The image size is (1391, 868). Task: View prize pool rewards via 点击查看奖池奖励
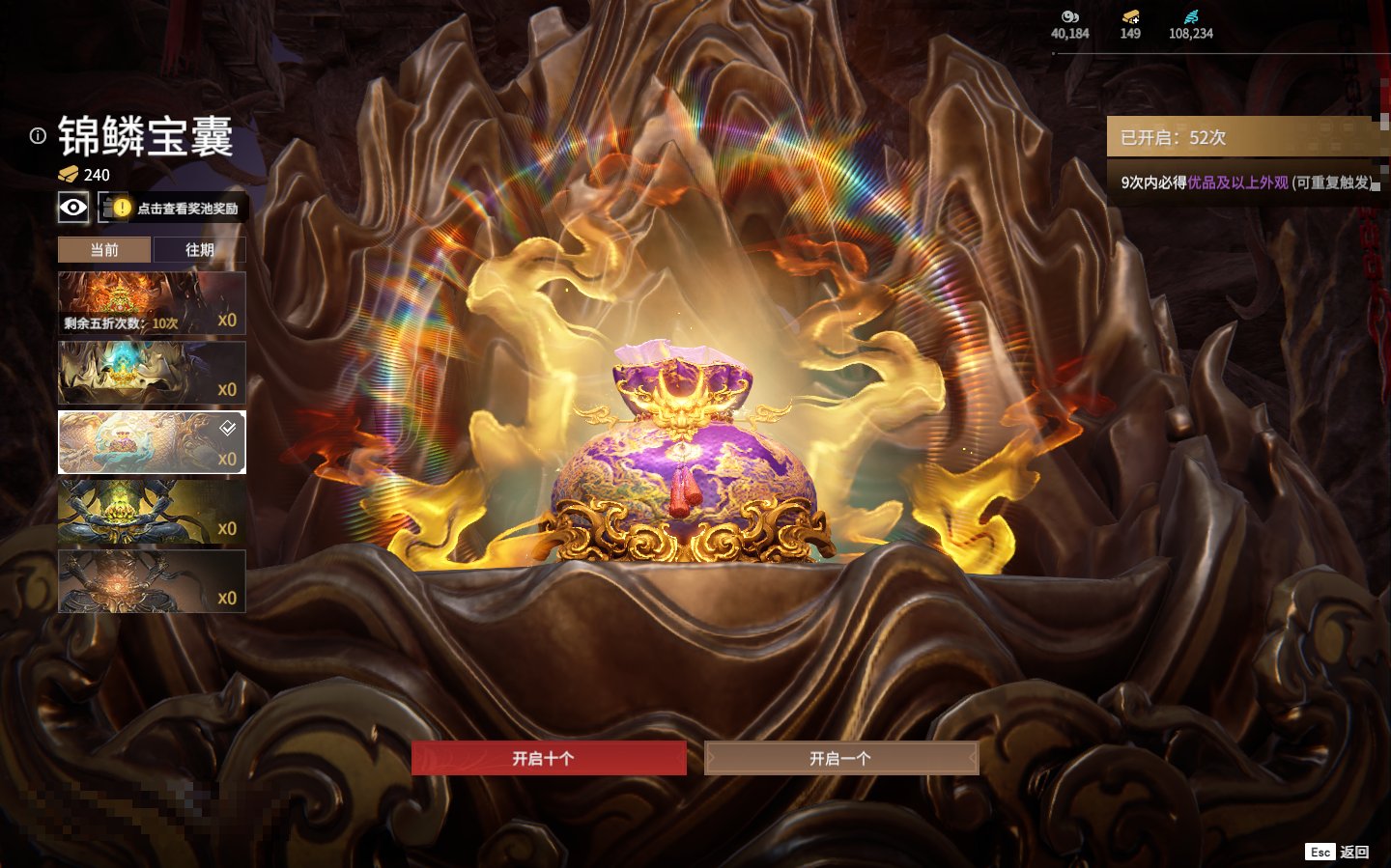point(175,208)
